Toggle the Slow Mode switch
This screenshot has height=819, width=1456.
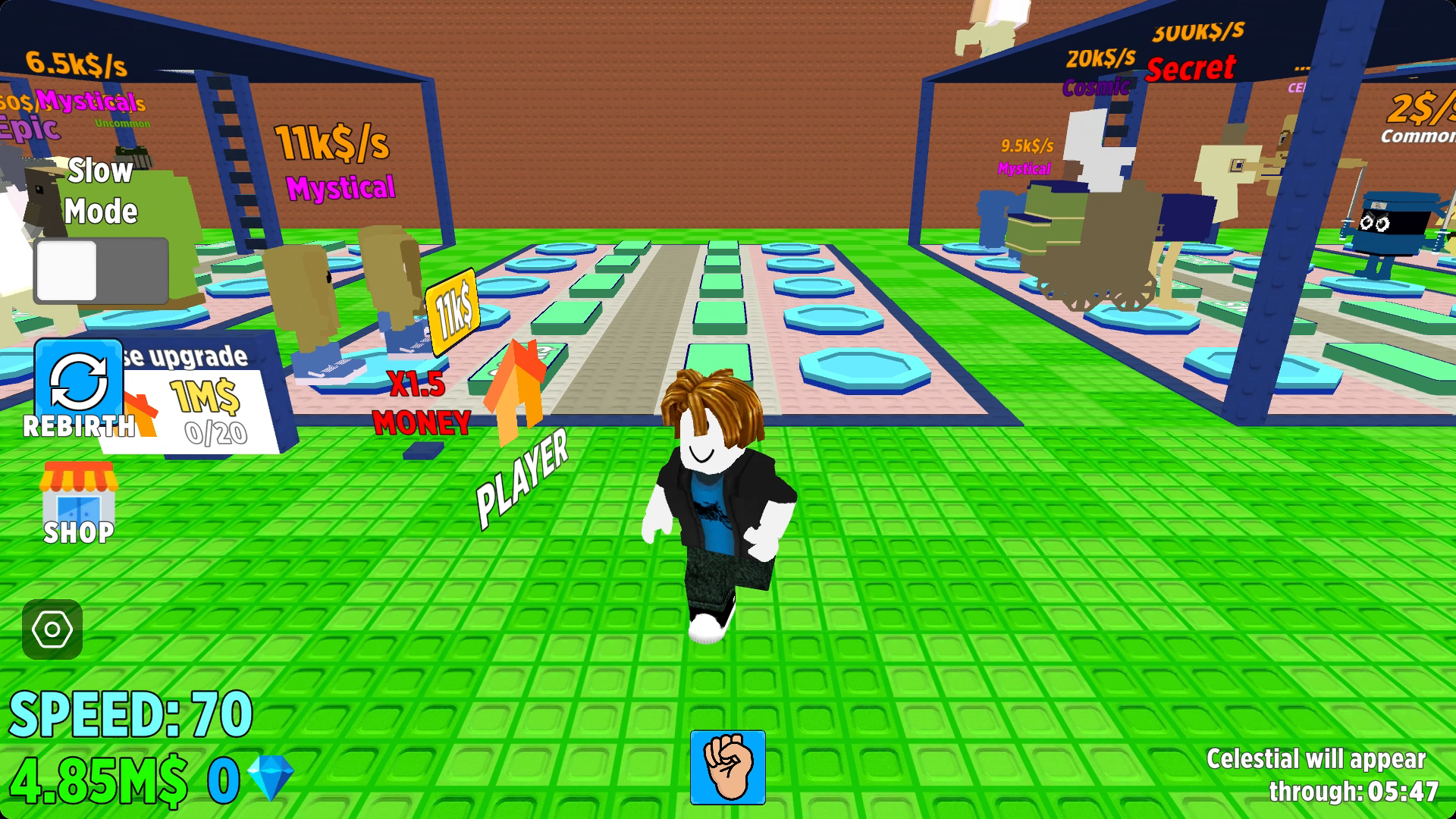coord(101,271)
